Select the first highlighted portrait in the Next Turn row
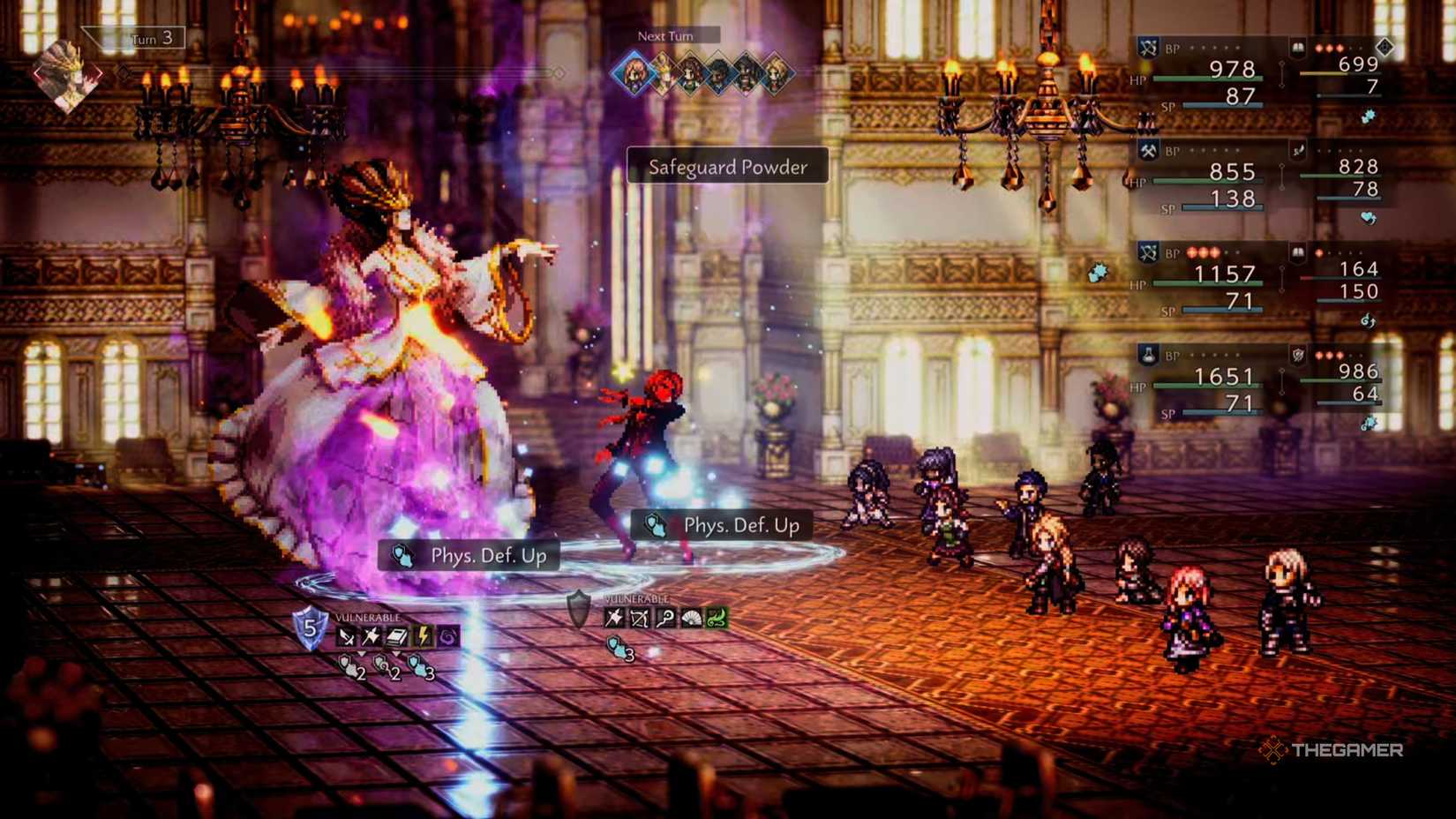Viewport: 1456px width, 819px height. 634,71
